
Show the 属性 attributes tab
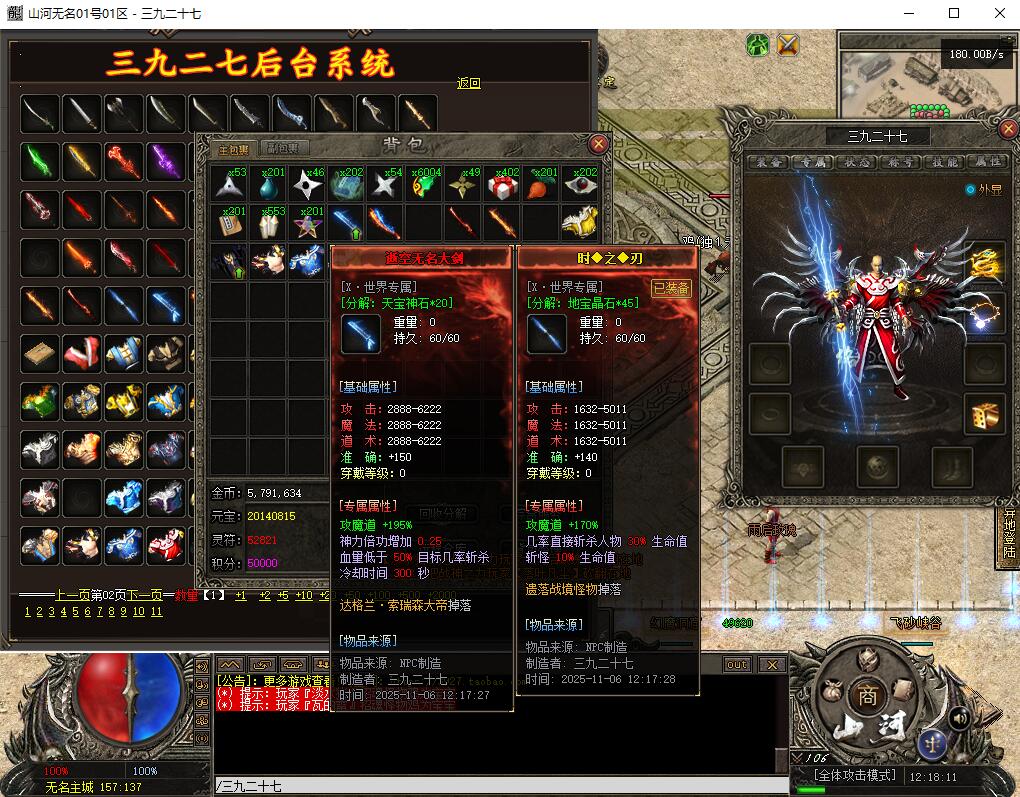point(988,161)
